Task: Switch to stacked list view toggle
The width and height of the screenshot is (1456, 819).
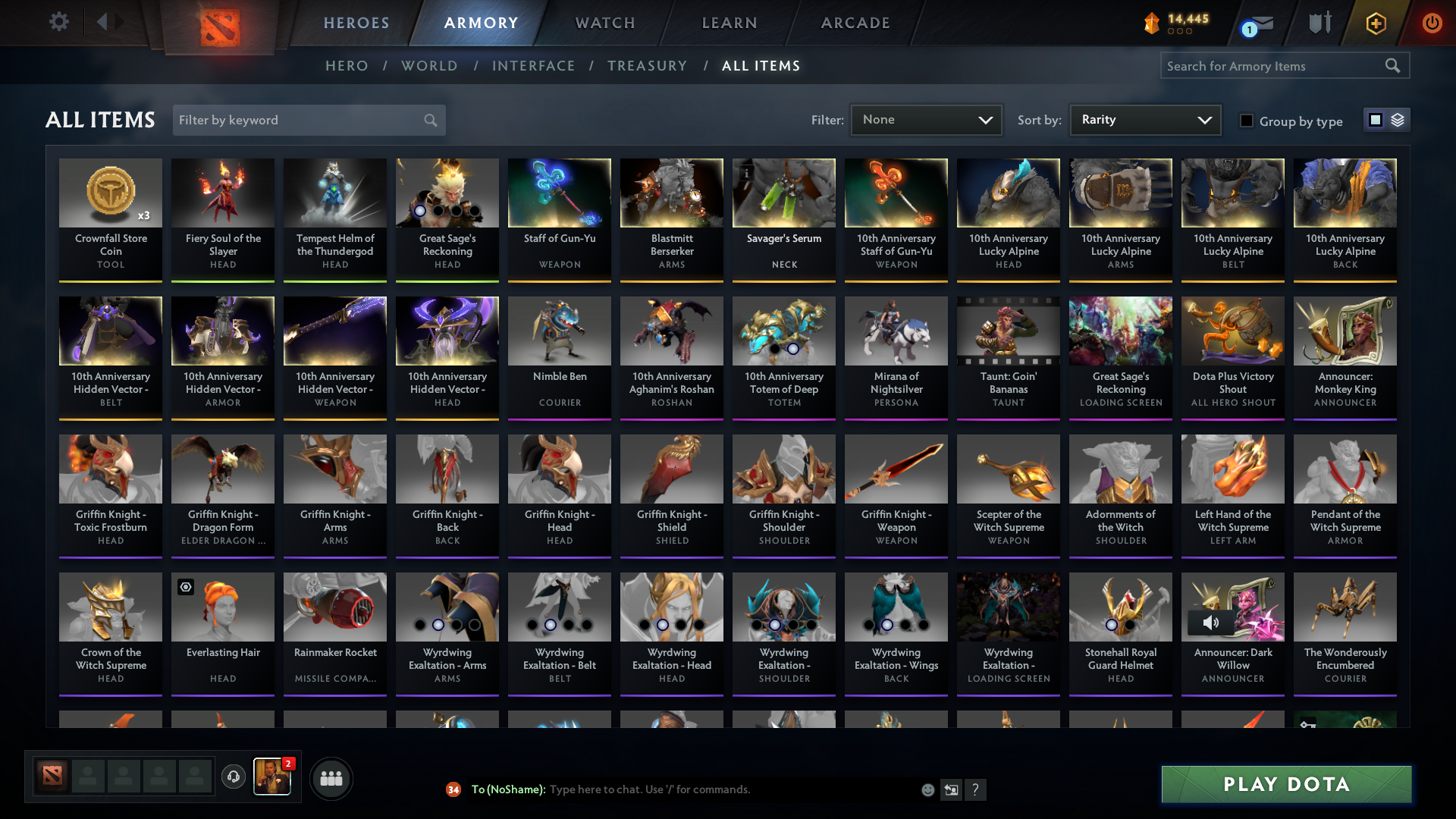Action: [x=1396, y=120]
